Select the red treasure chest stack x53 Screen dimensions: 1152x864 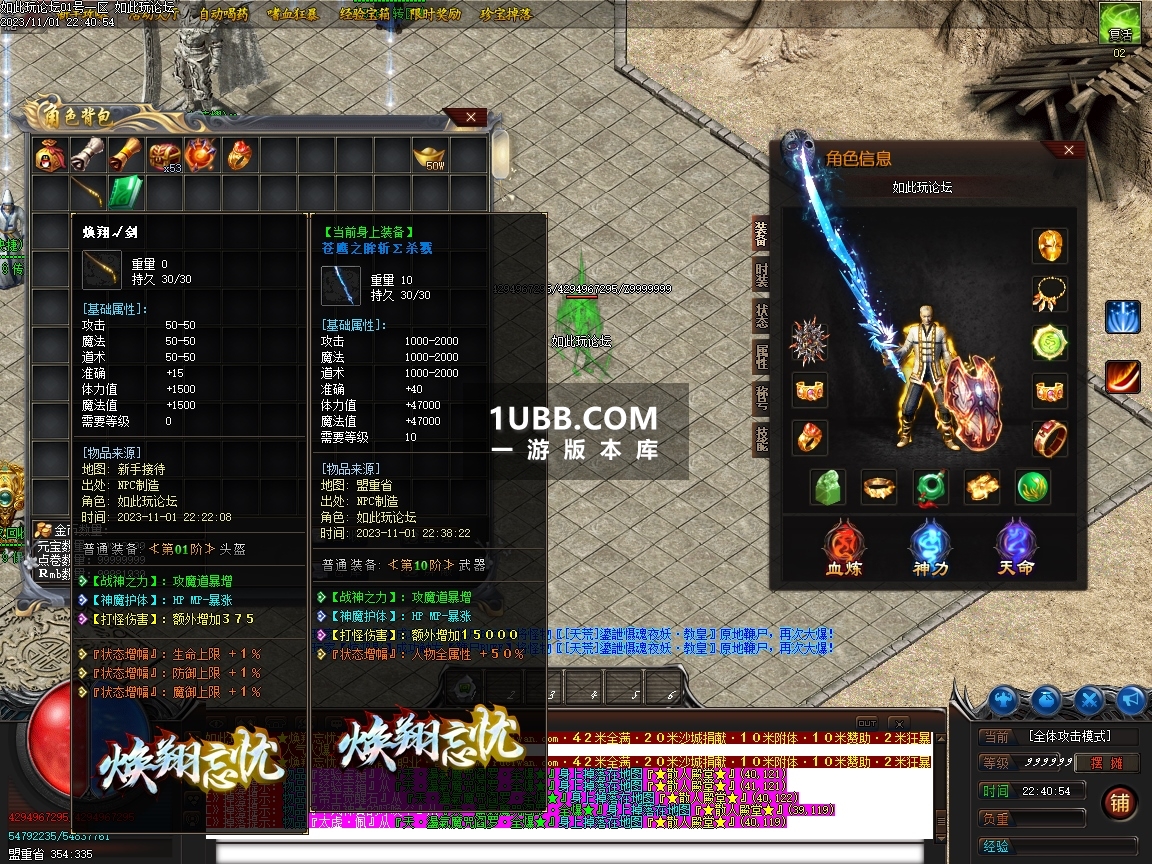point(164,155)
